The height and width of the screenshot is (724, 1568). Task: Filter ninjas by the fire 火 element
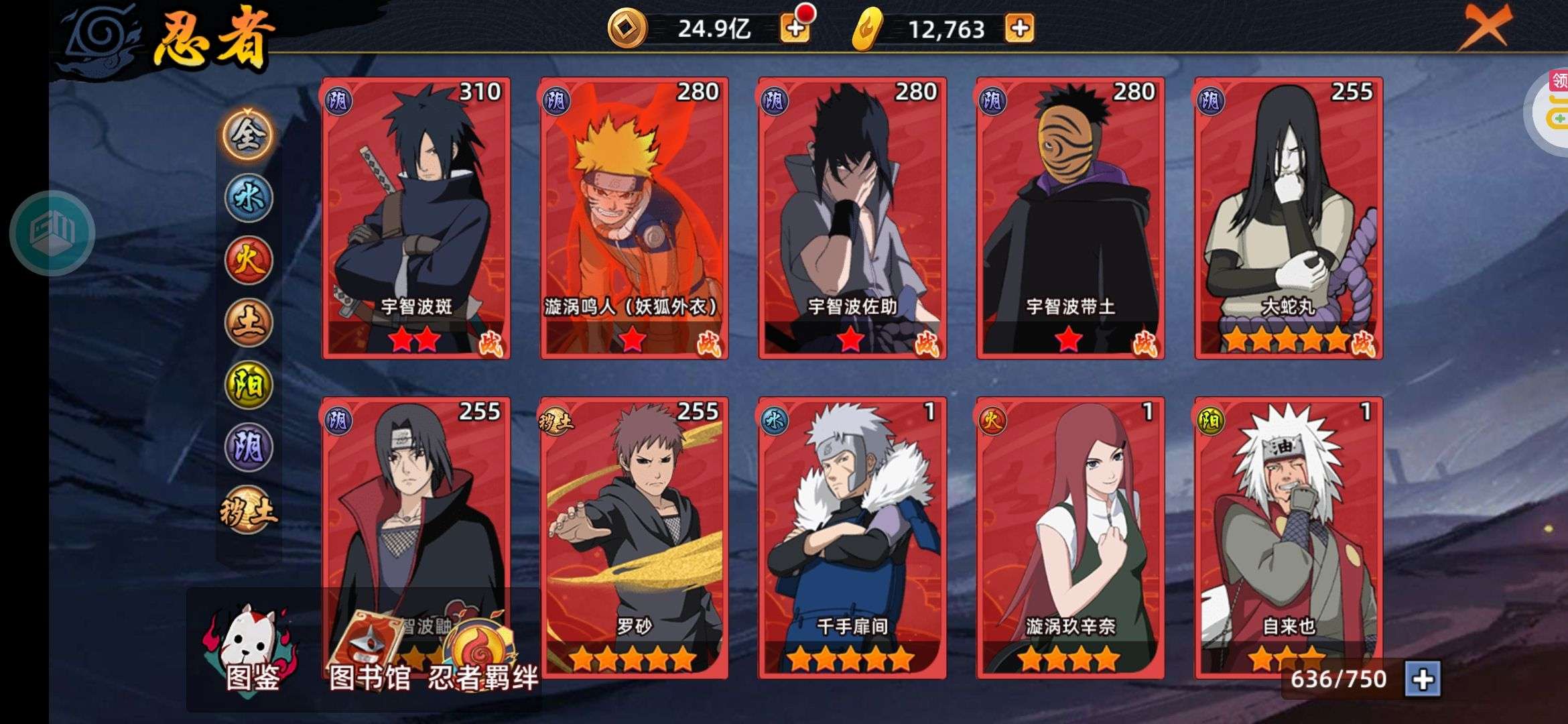coord(248,260)
